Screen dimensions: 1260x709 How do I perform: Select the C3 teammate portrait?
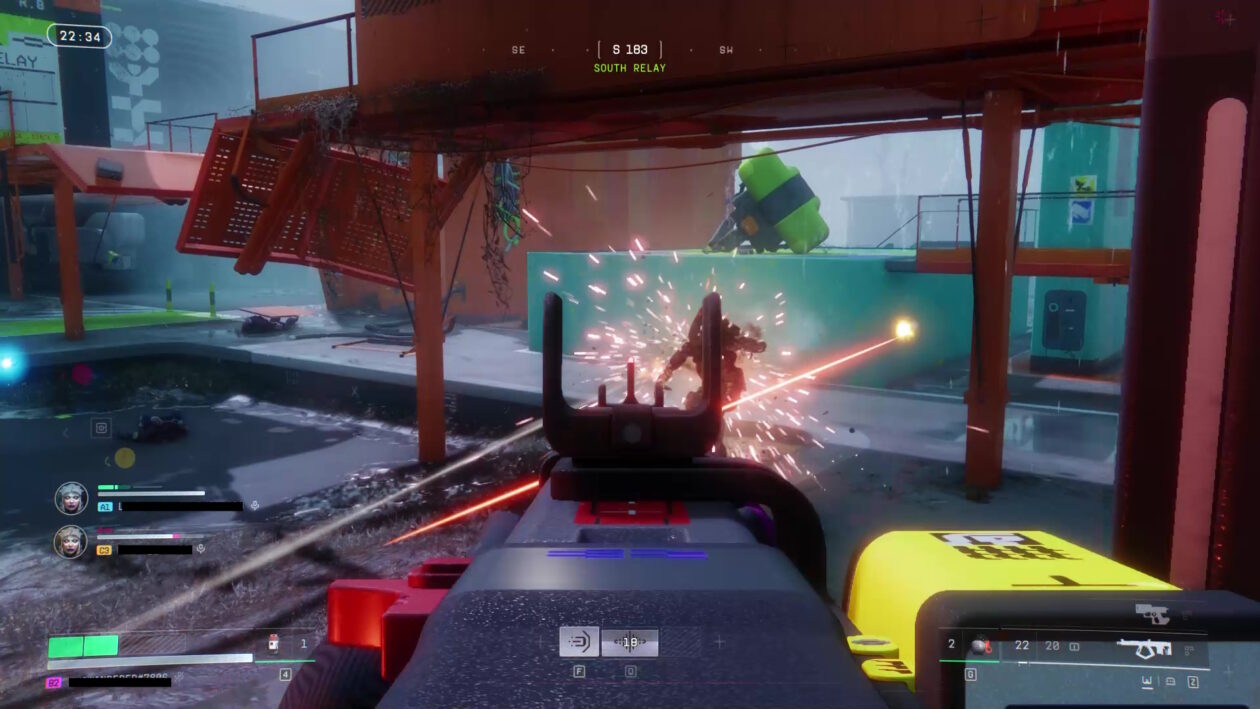[71, 541]
